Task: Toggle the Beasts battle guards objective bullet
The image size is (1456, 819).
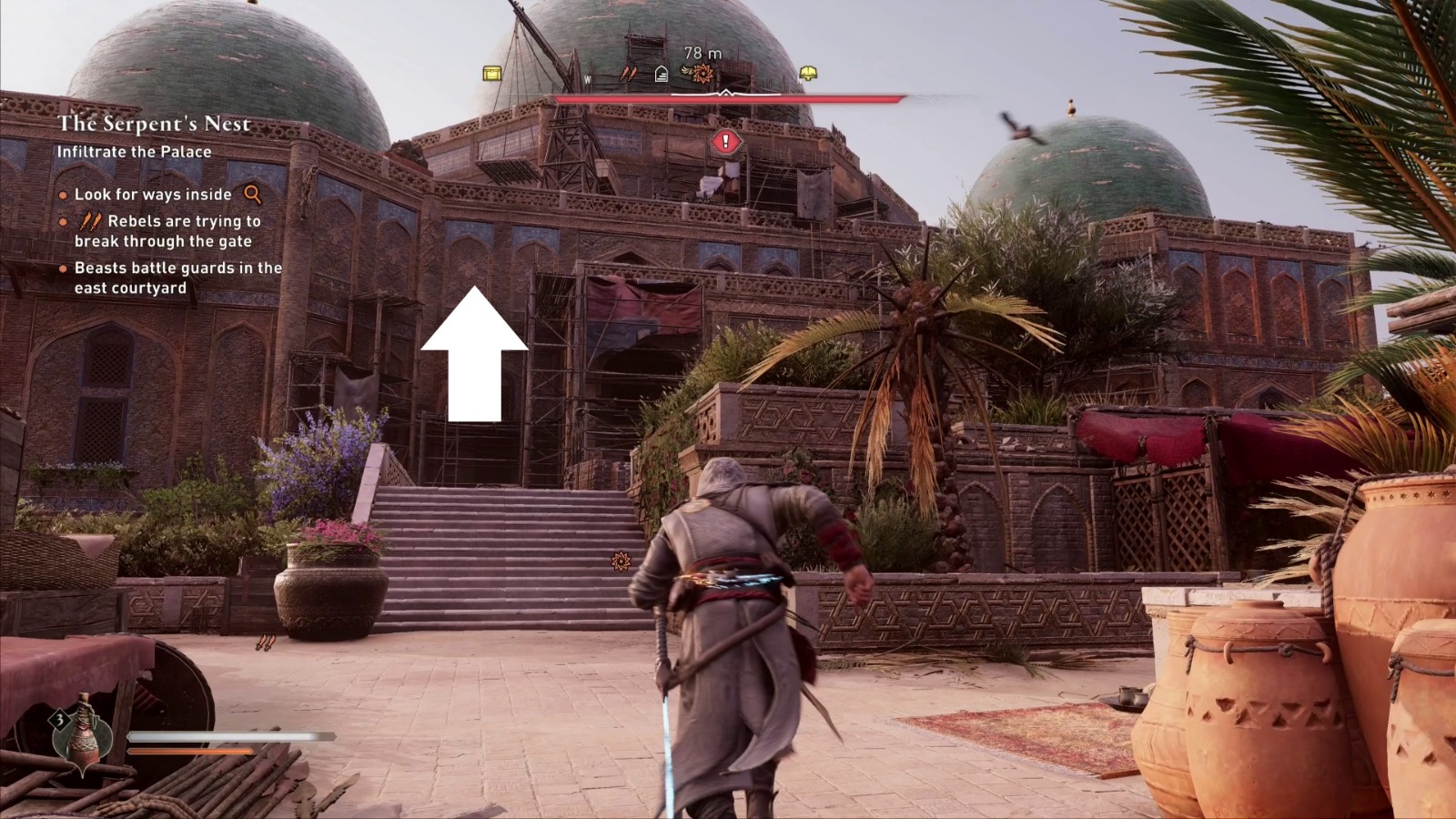Action: 62,269
